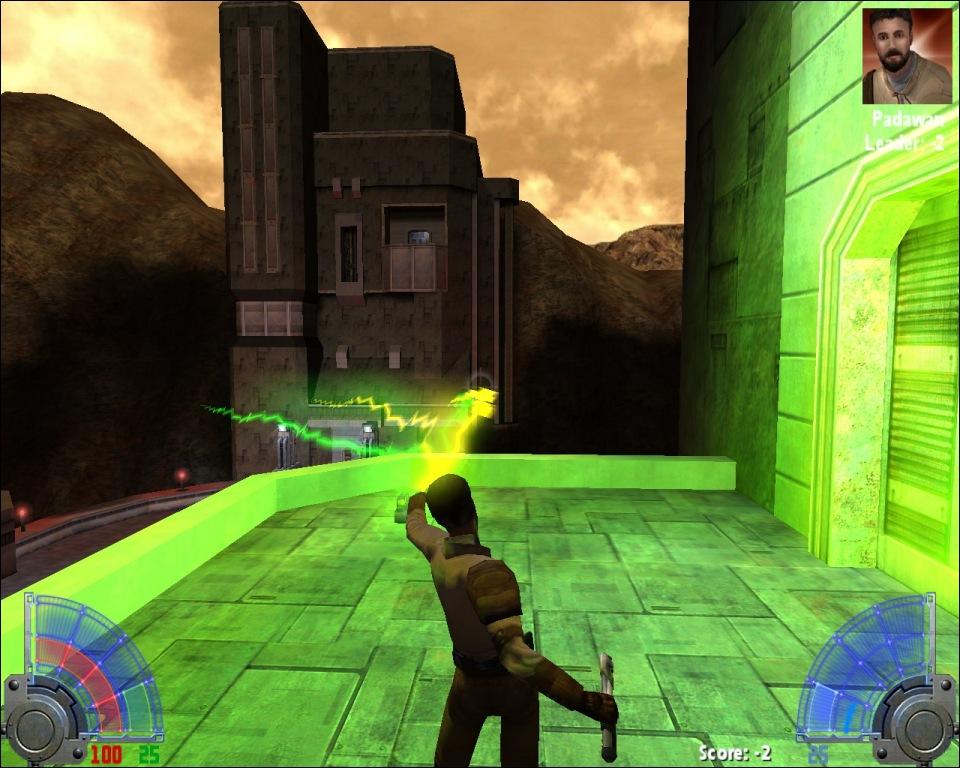
Task: Click the bearded player portrait thumbnail
Action: [x=907, y=56]
